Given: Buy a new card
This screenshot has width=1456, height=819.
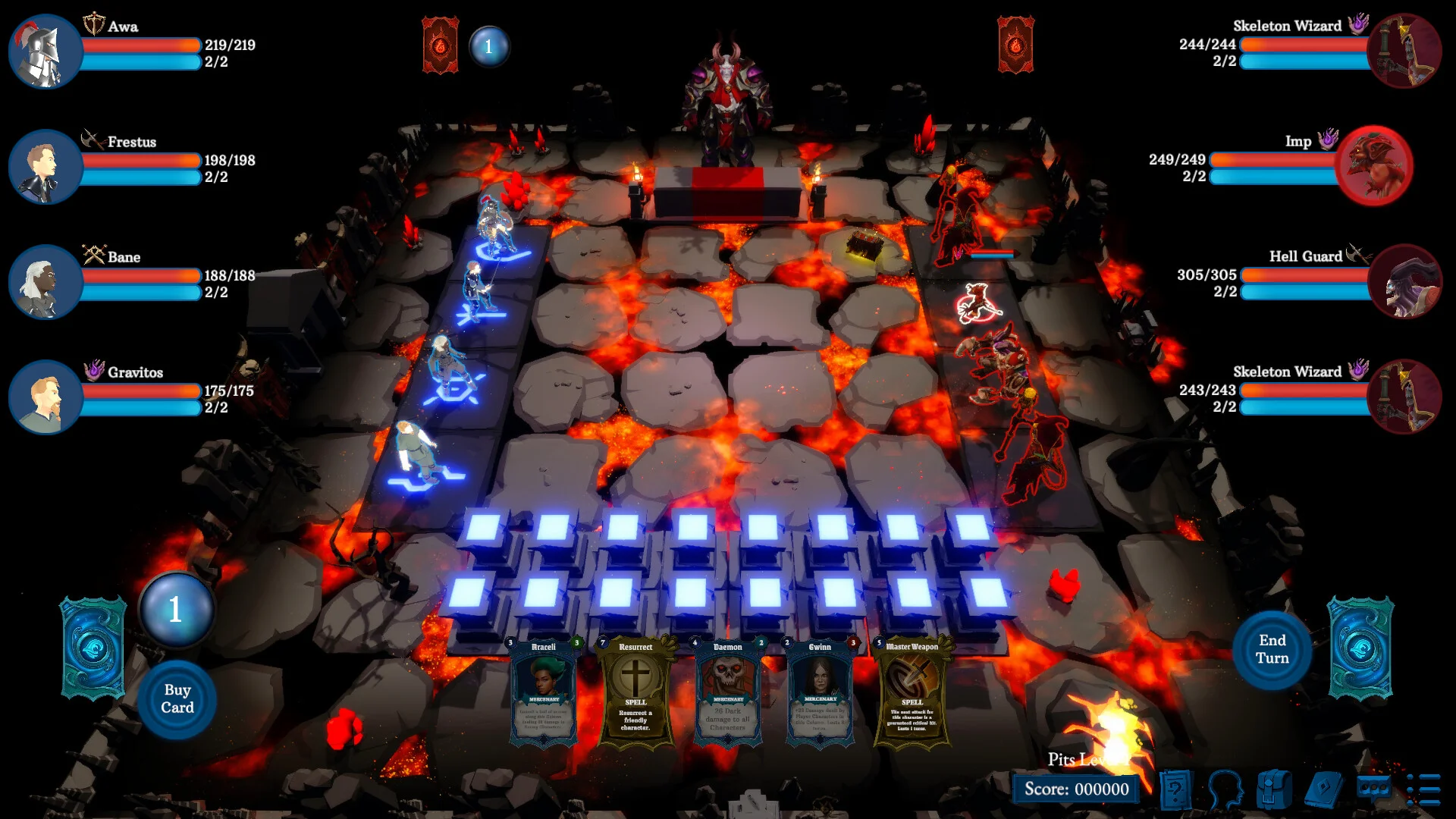Looking at the screenshot, I should 177,698.
